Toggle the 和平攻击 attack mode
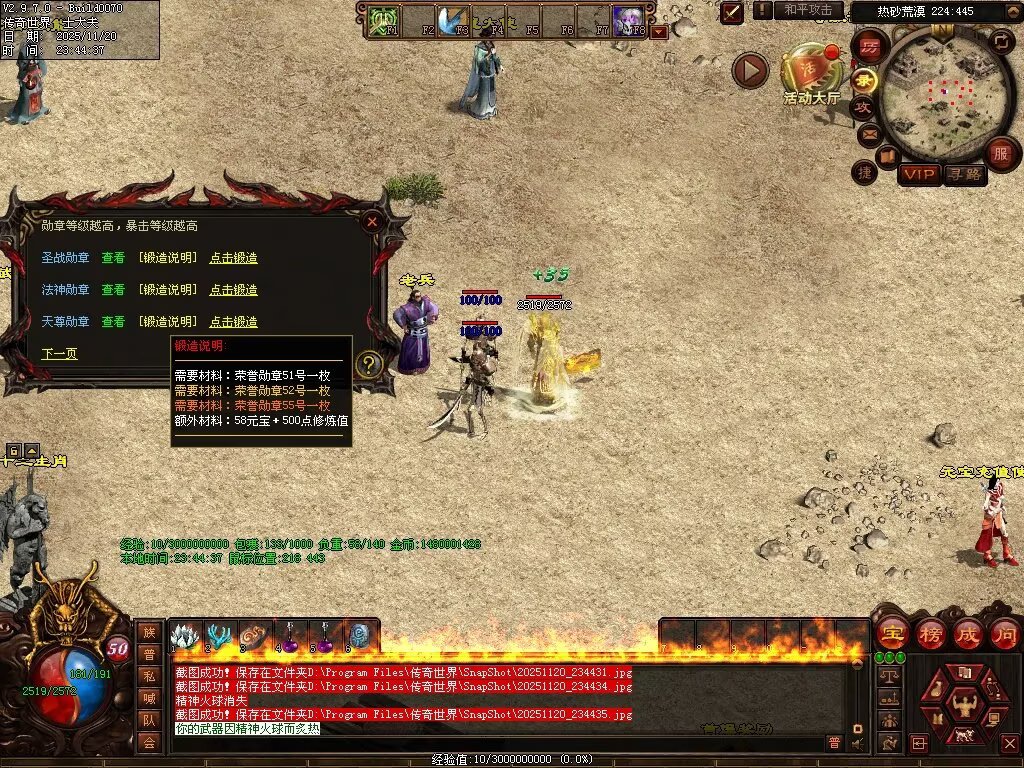This screenshot has width=1024, height=768. (808, 10)
